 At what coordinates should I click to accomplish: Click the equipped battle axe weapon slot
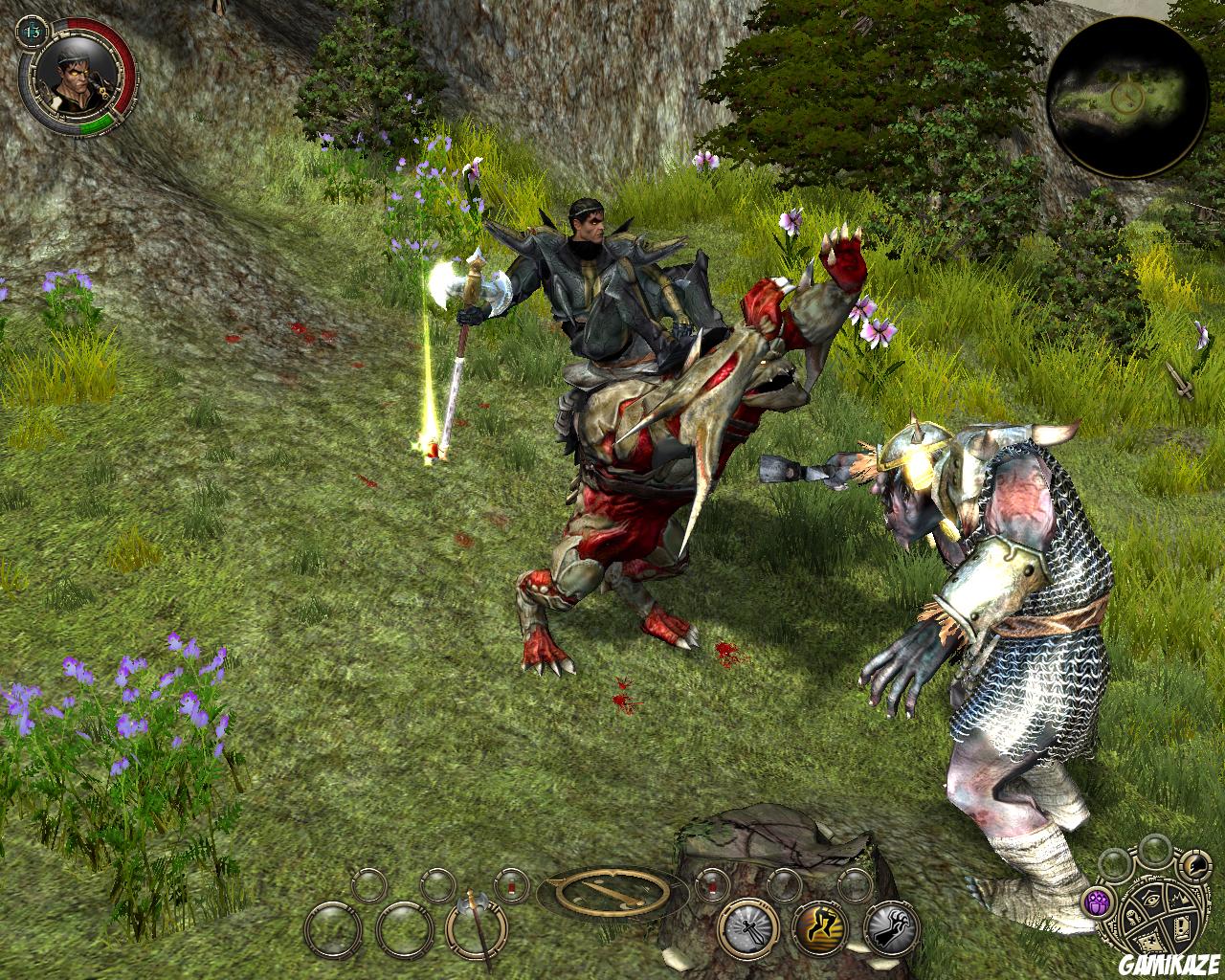click(475, 931)
